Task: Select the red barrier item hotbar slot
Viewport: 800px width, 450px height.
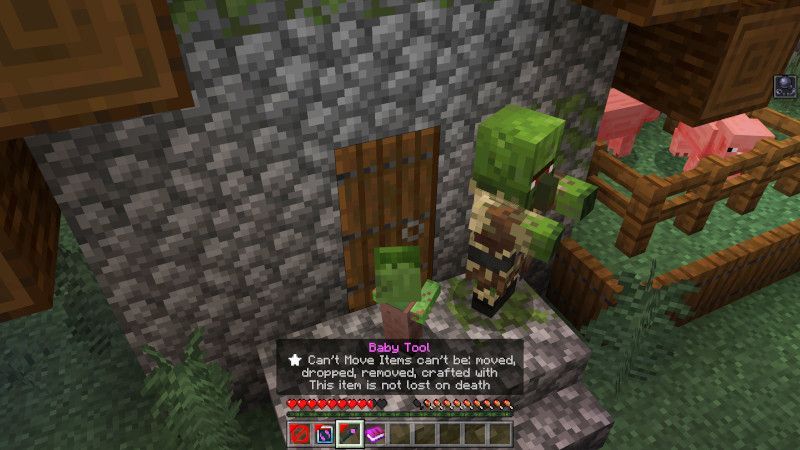Action: point(300,434)
